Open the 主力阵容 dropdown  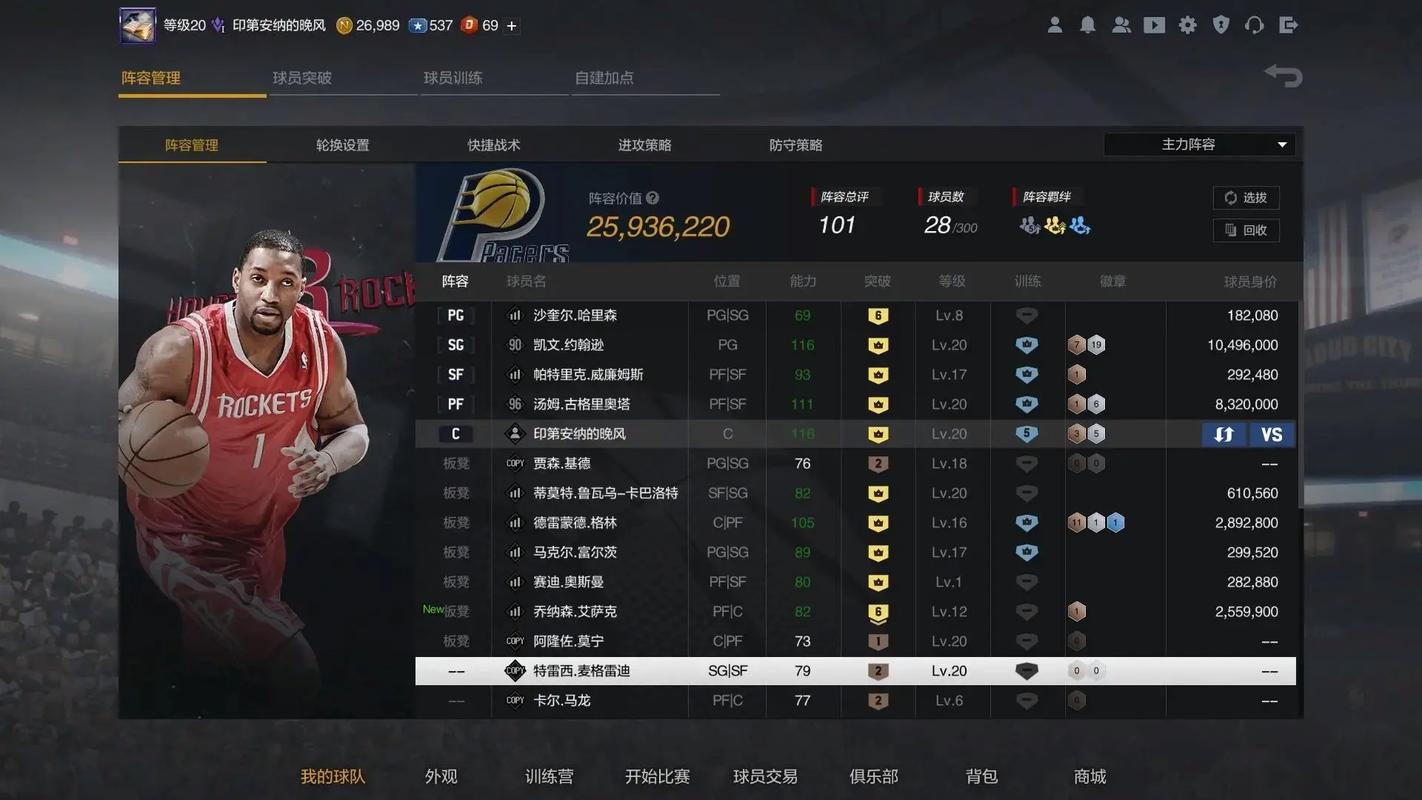(1197, 144)
